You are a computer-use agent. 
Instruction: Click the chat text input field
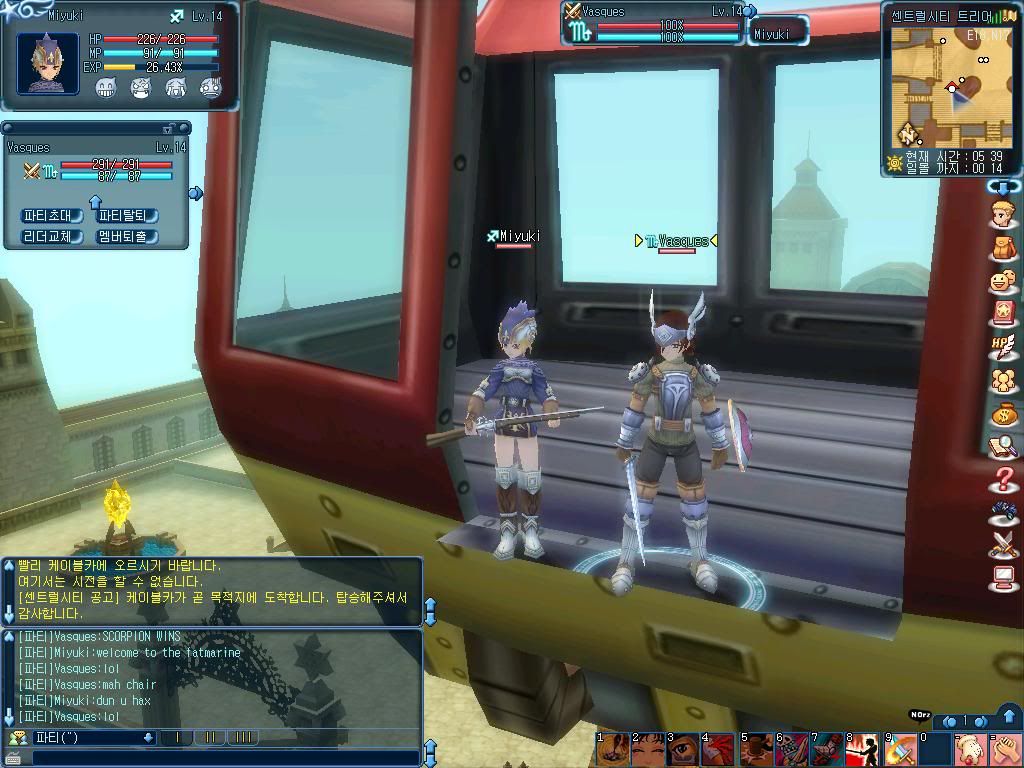click(x=220, y=757)
